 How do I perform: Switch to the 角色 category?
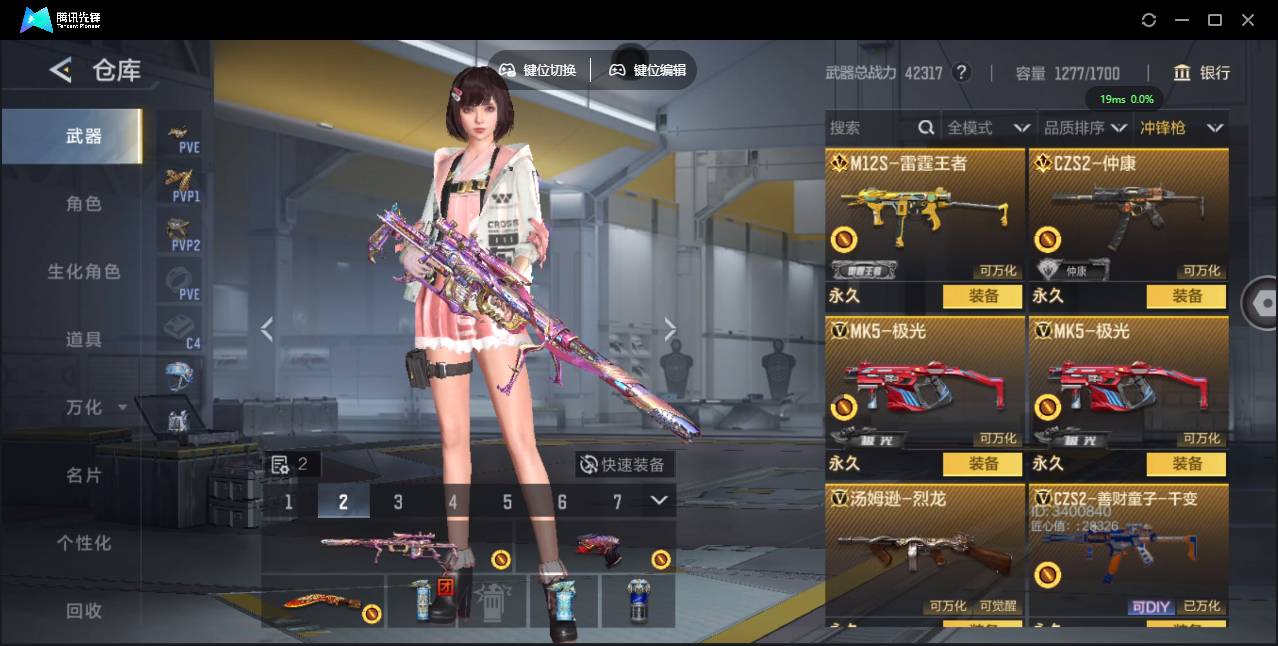[x=84, y=204]
